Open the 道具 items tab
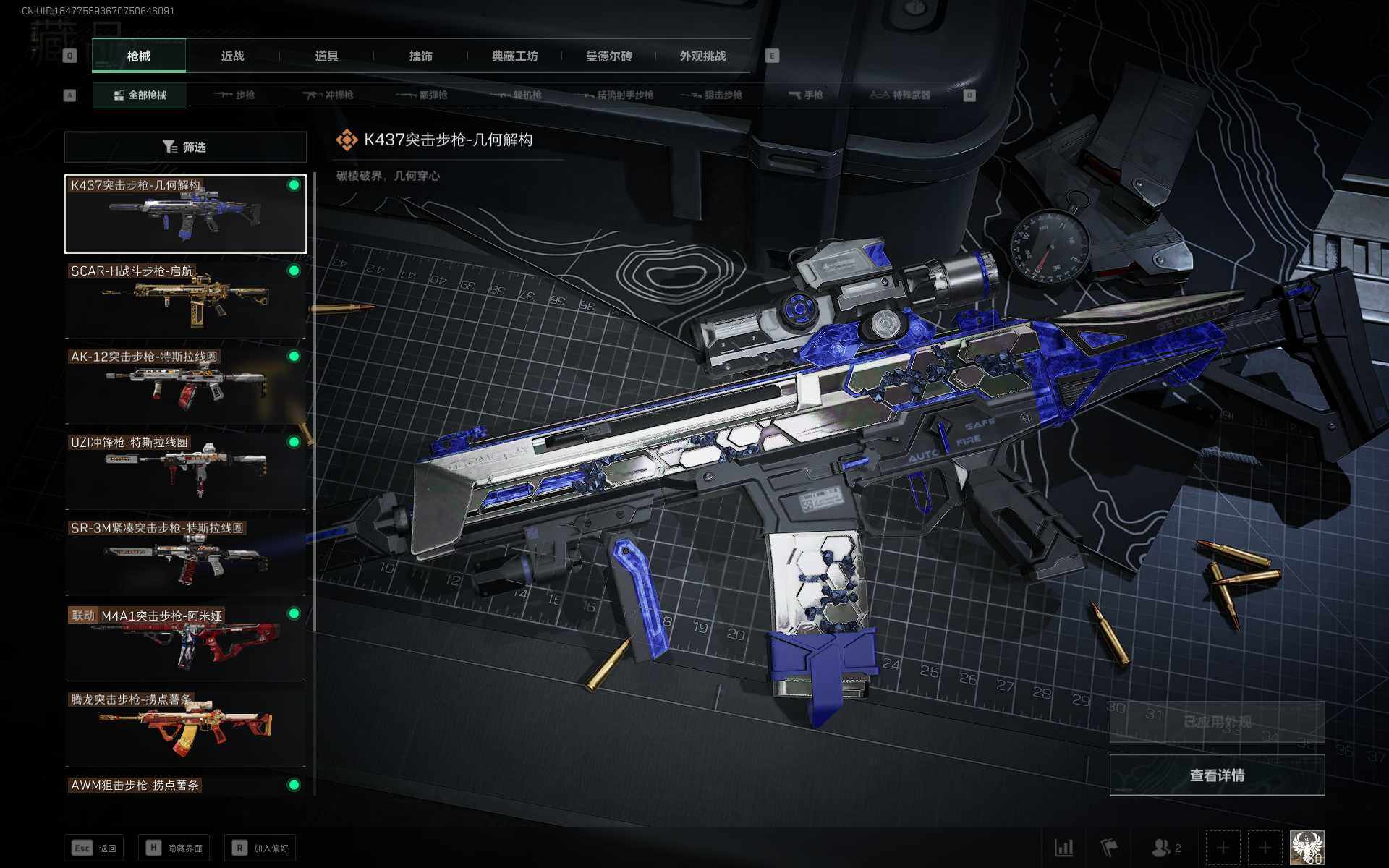The image size is (1389, 868). [326, 56]
